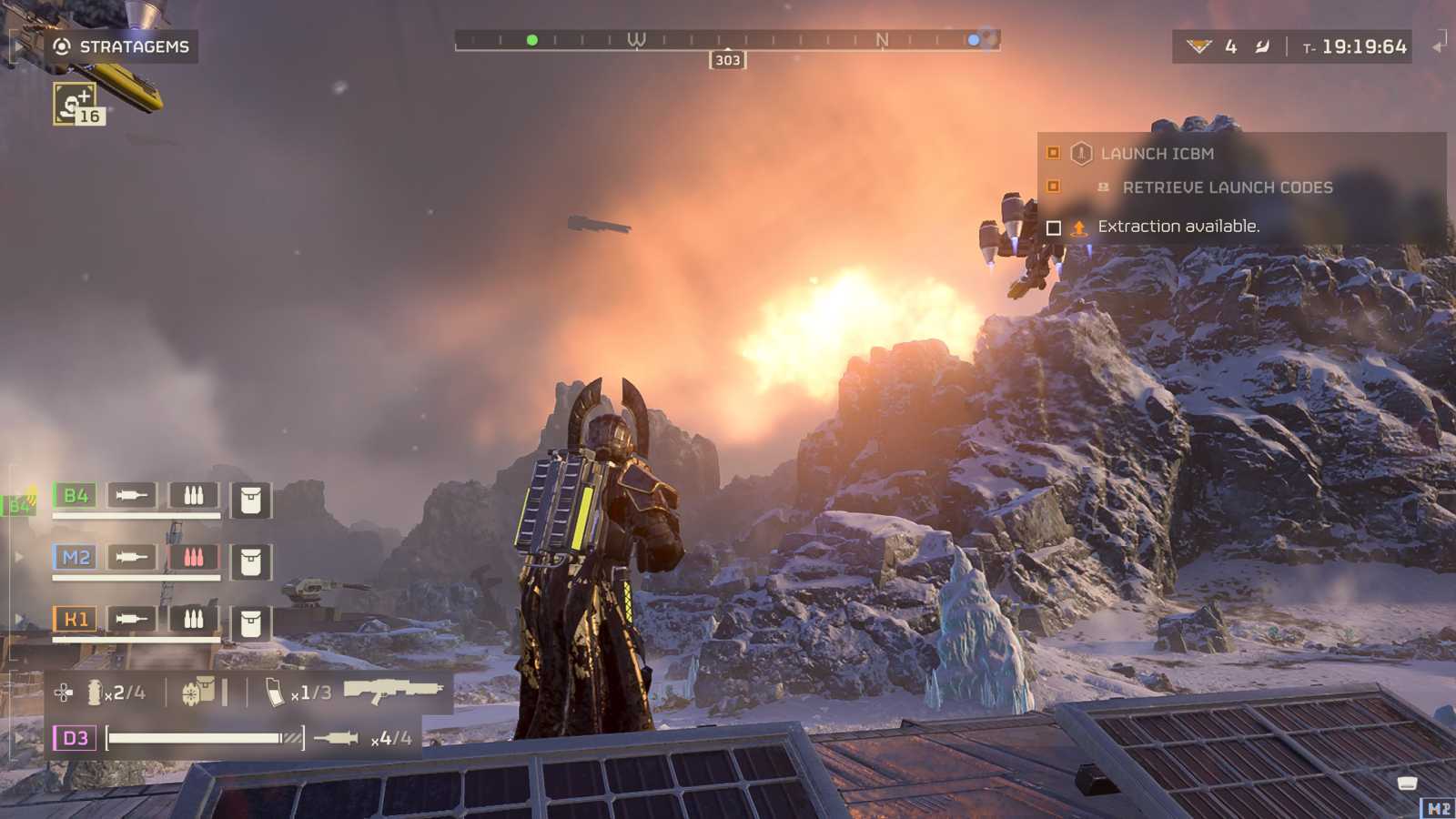The width and height of the screenshot is (1456, 819).
Task: Click the stim syringe icon beside D3
Action: pyautogui.click(x=336, y=738)
